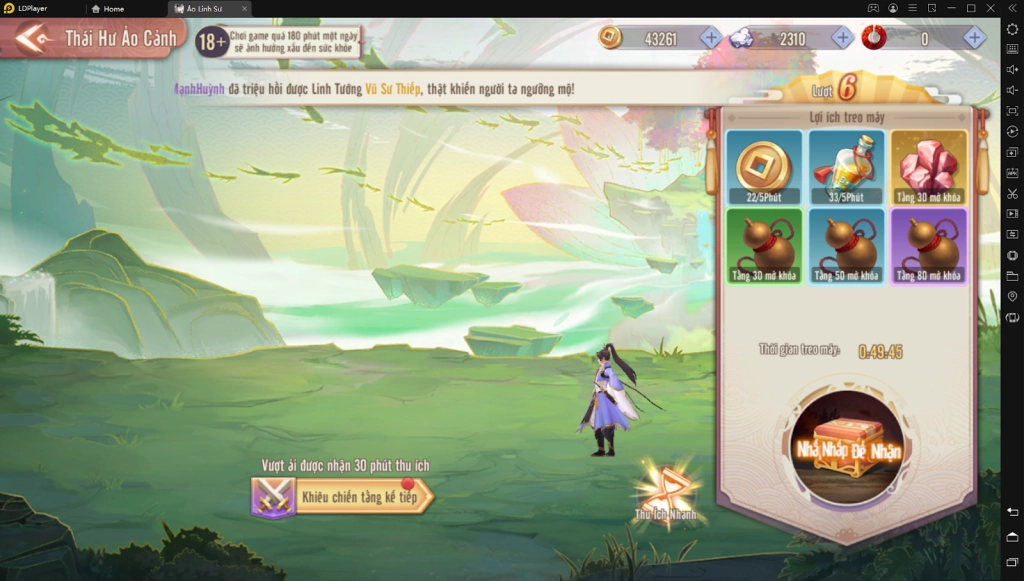1024x581 pixels.
Task: Claim rewards from the Nhấp Để Nhận chest
Action: [848, 443]
